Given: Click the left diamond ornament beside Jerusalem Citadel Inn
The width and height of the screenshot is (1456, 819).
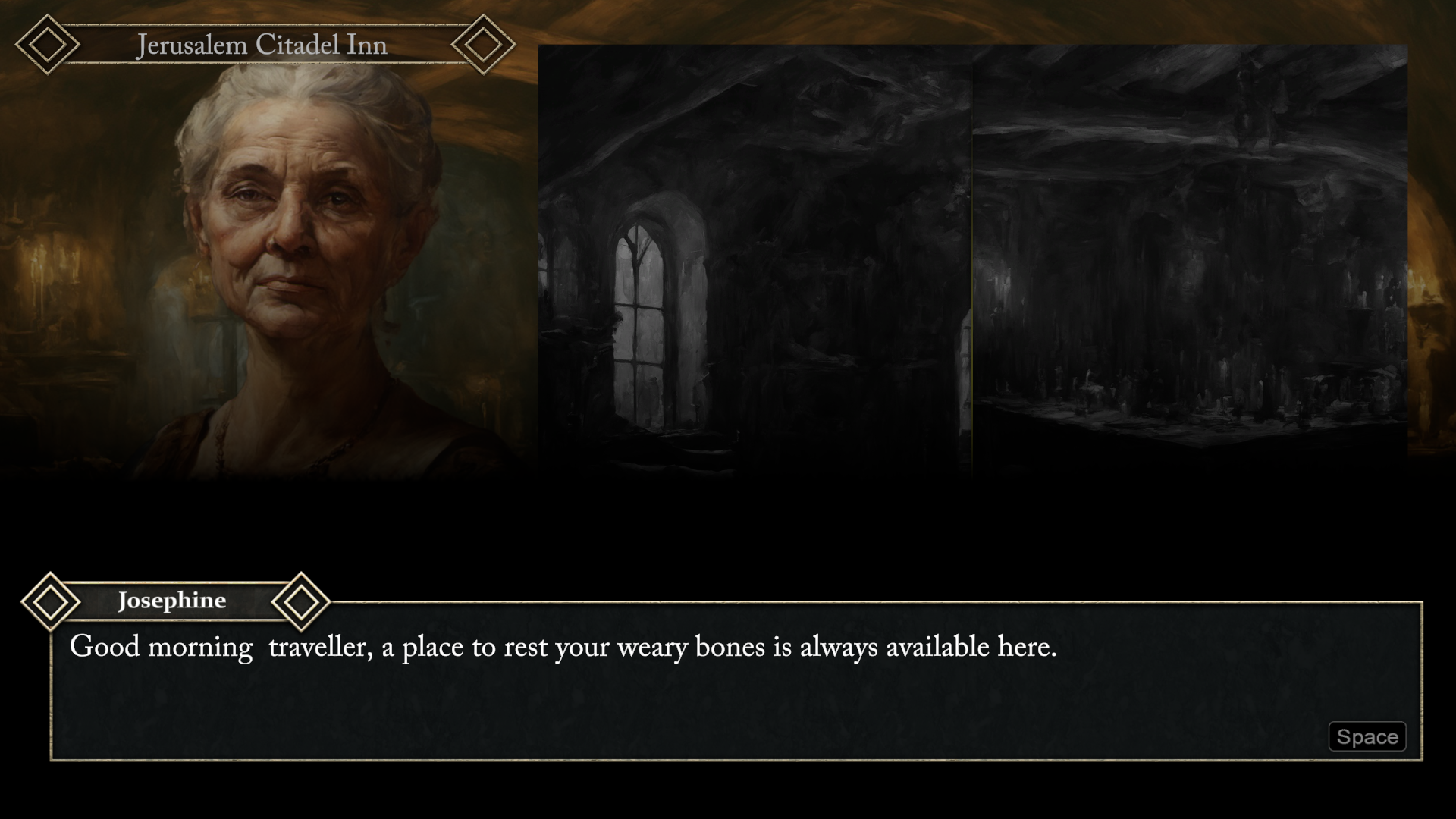Looking at the screenshot, I should tap(48, 44).
